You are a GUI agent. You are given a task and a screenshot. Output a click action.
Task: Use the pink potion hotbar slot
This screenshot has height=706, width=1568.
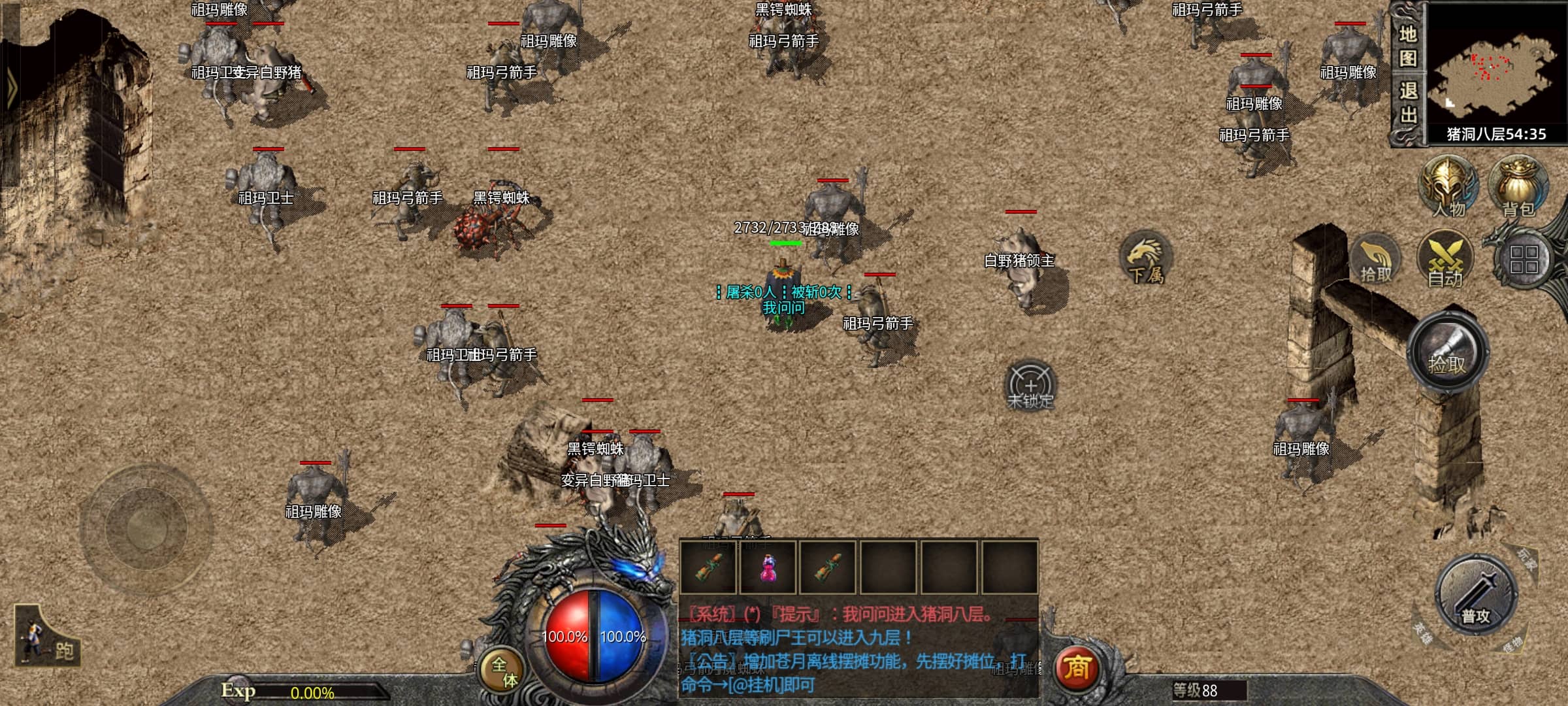coord(768,567)
